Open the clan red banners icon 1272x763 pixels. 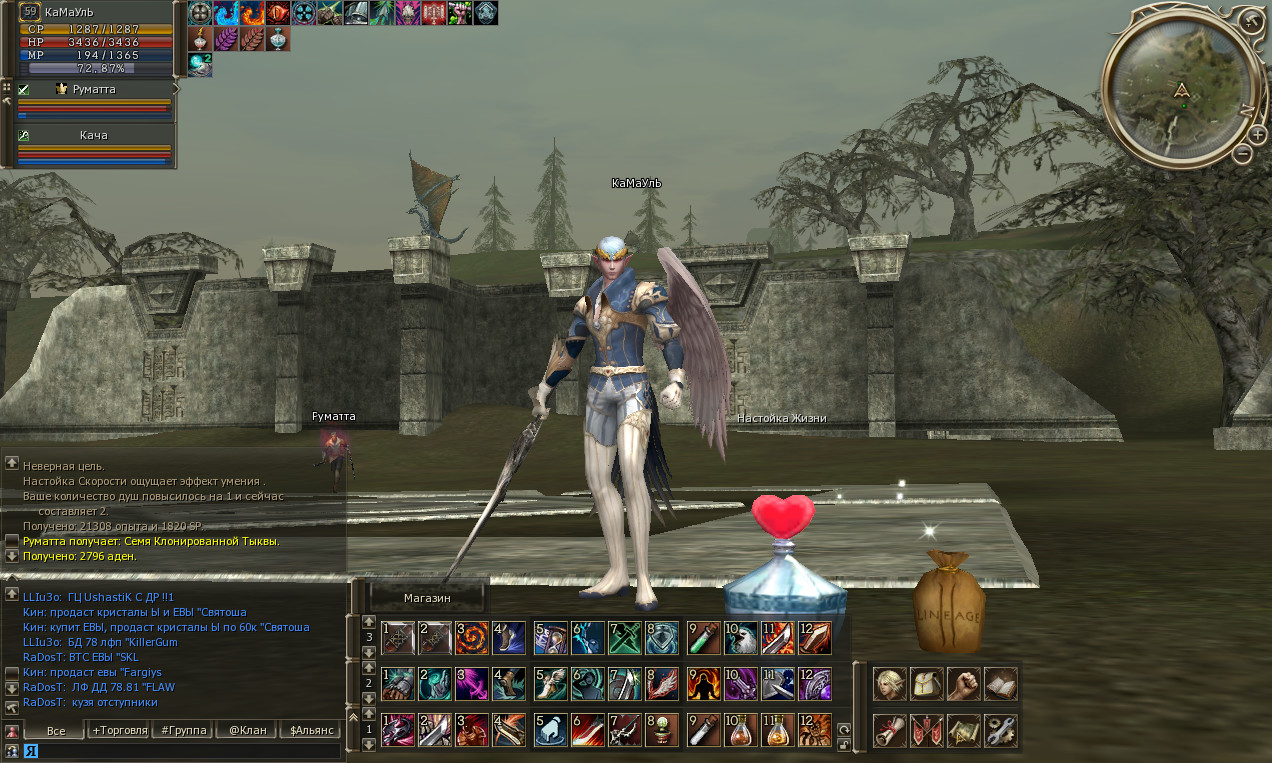[926, 730]
